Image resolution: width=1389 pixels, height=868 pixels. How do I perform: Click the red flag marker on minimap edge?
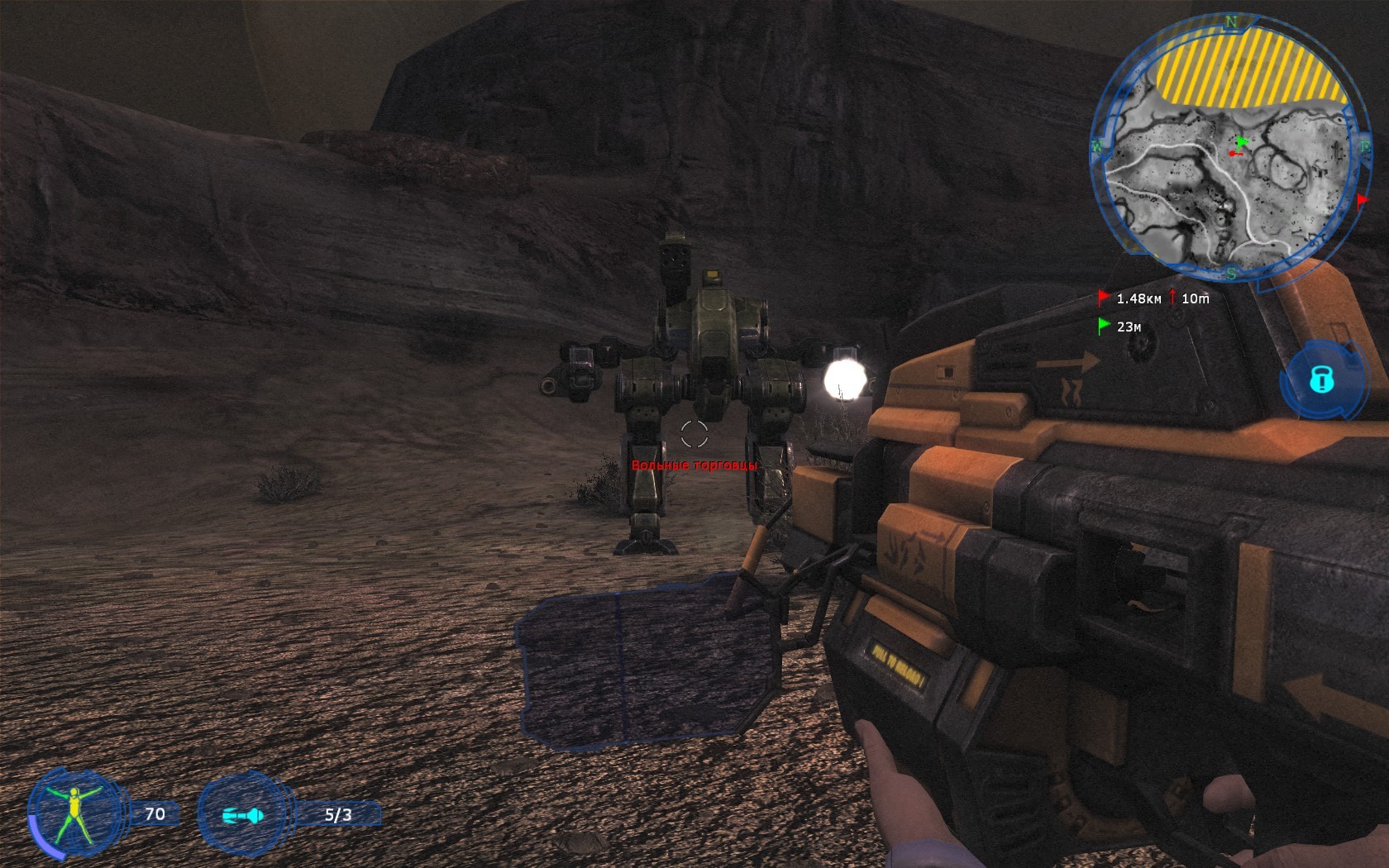(1362, 201)
